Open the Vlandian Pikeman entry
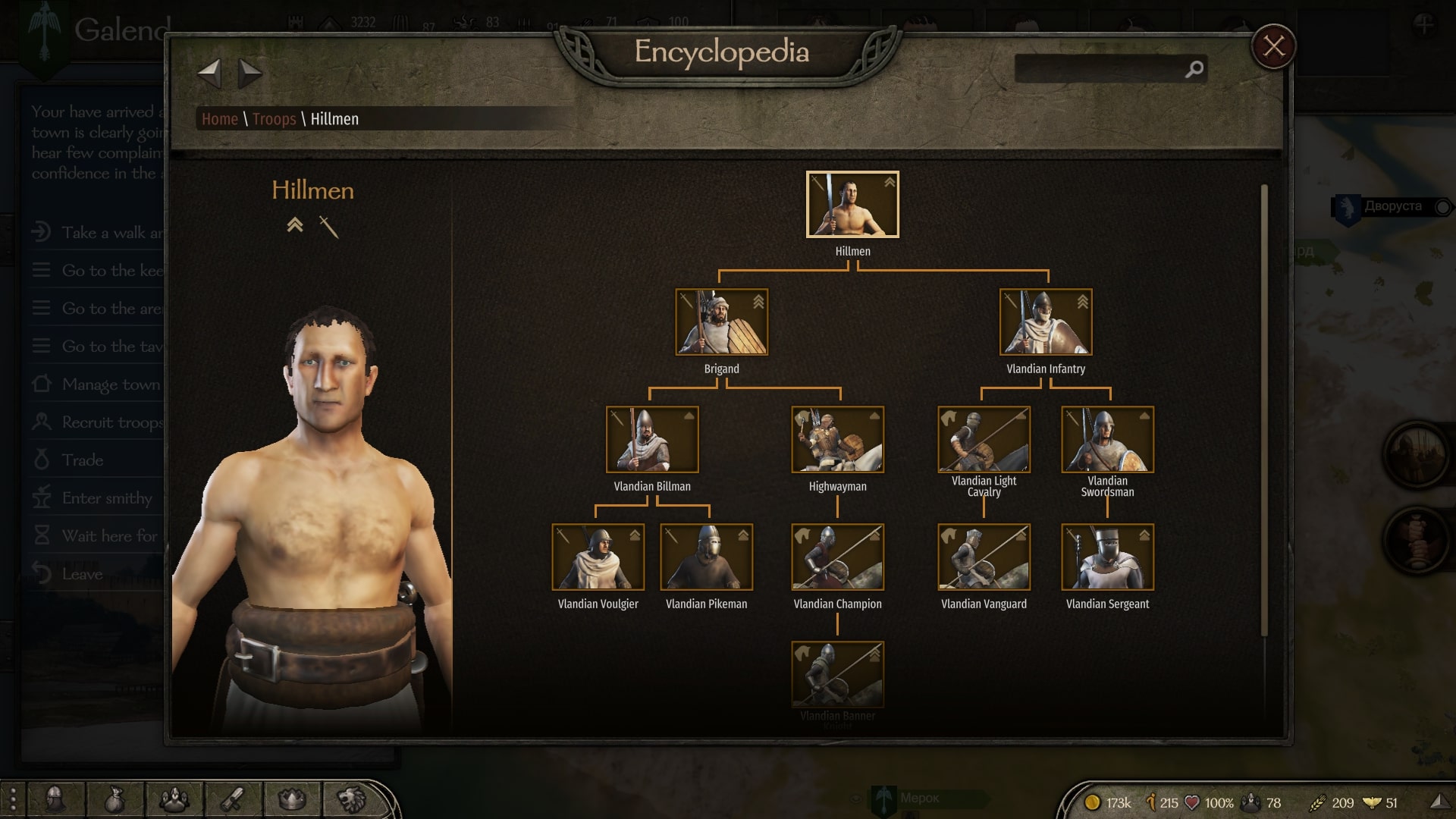Viewport: 1456px width, 819px height. 706,557
